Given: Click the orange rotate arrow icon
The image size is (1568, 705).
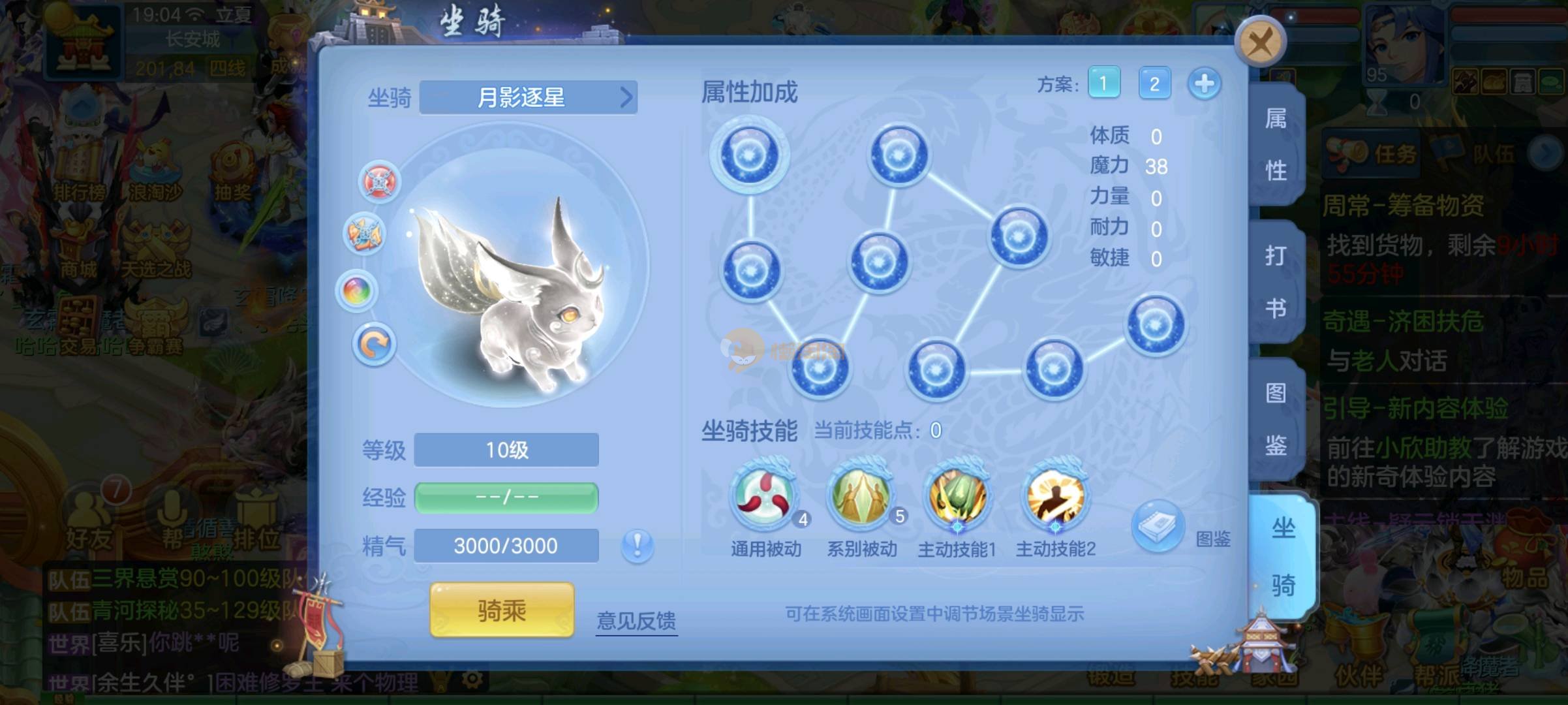Looking at the screenshot, I should (x=374, y=344).
